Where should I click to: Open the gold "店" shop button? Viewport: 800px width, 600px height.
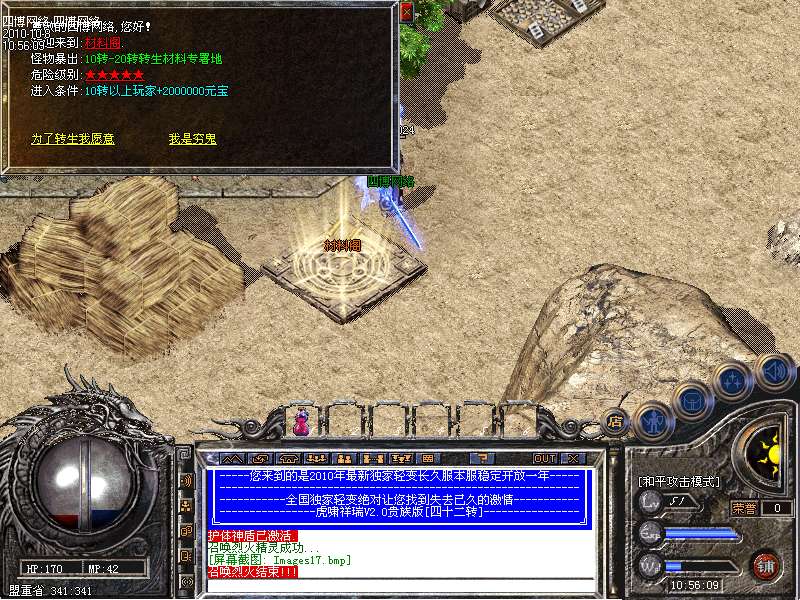pos(615,421)
